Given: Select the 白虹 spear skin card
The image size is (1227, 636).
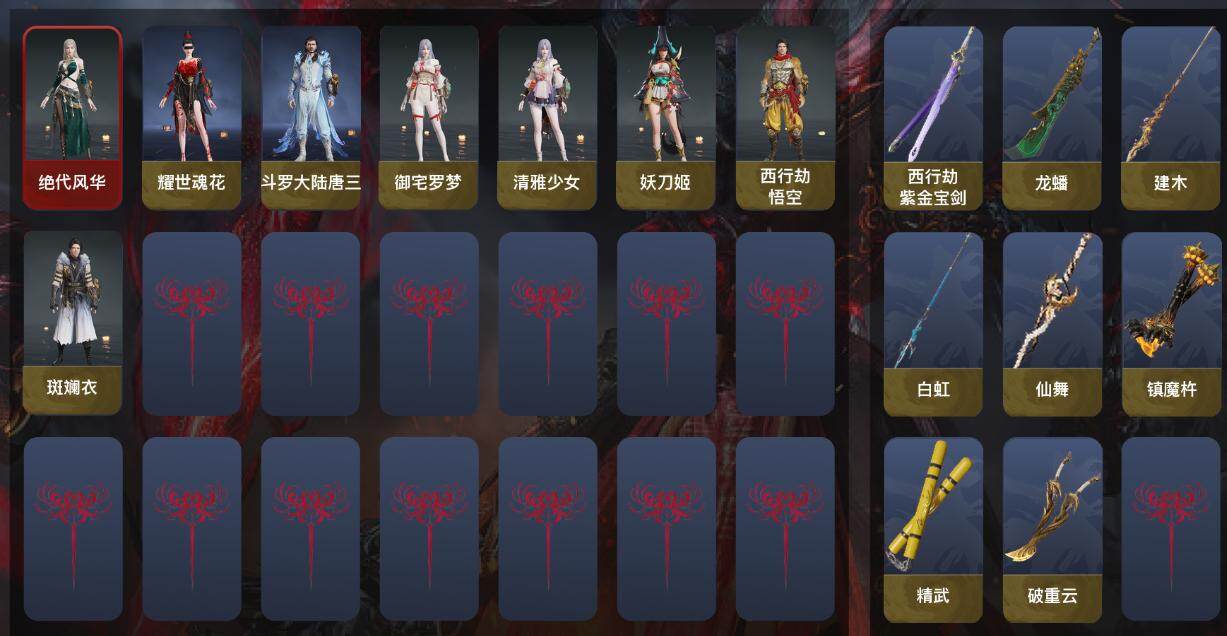Looking at the screenshot, I should point(933,323).
